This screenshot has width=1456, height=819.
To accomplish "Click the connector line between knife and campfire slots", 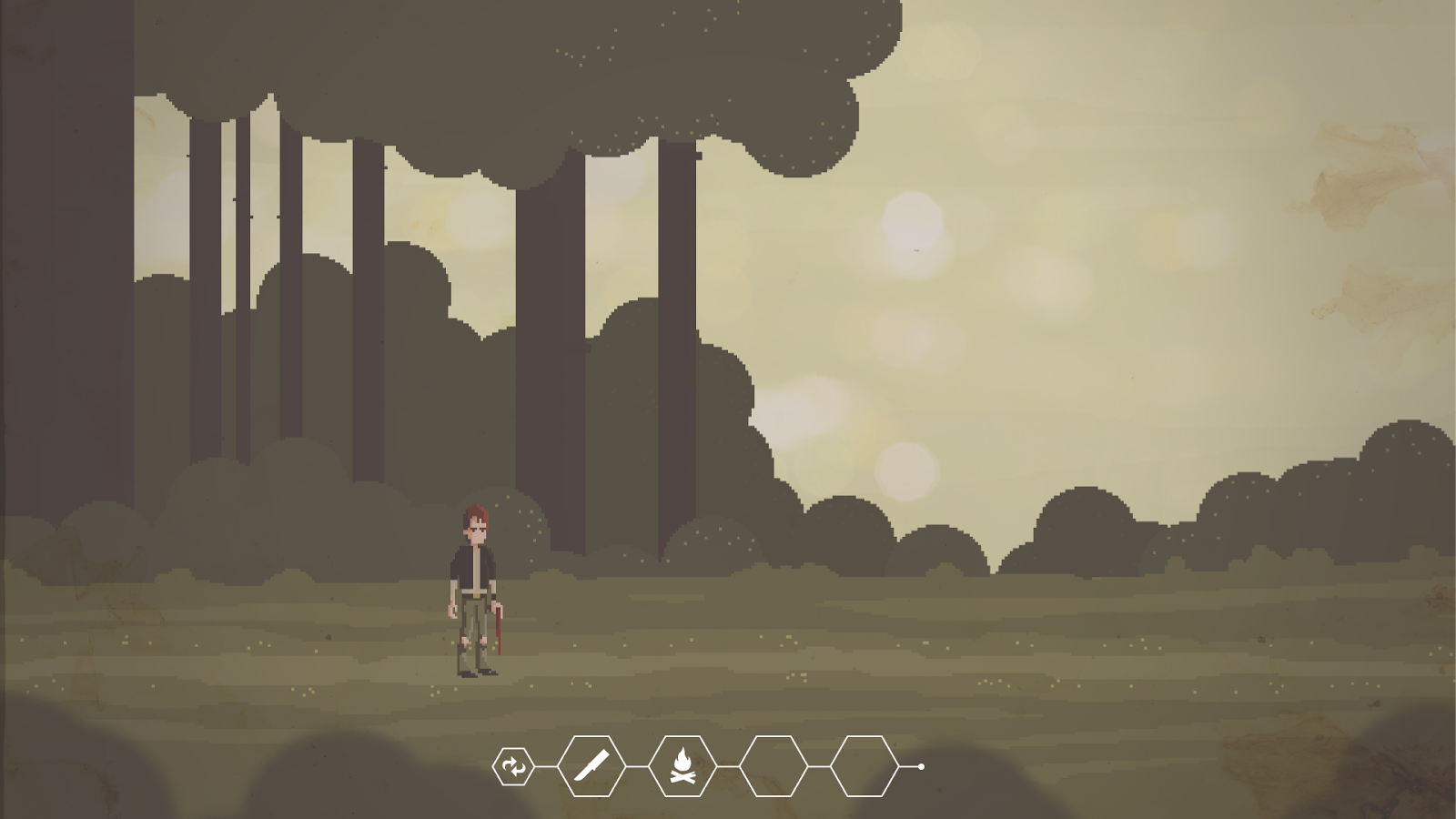I will click(637, 767).
